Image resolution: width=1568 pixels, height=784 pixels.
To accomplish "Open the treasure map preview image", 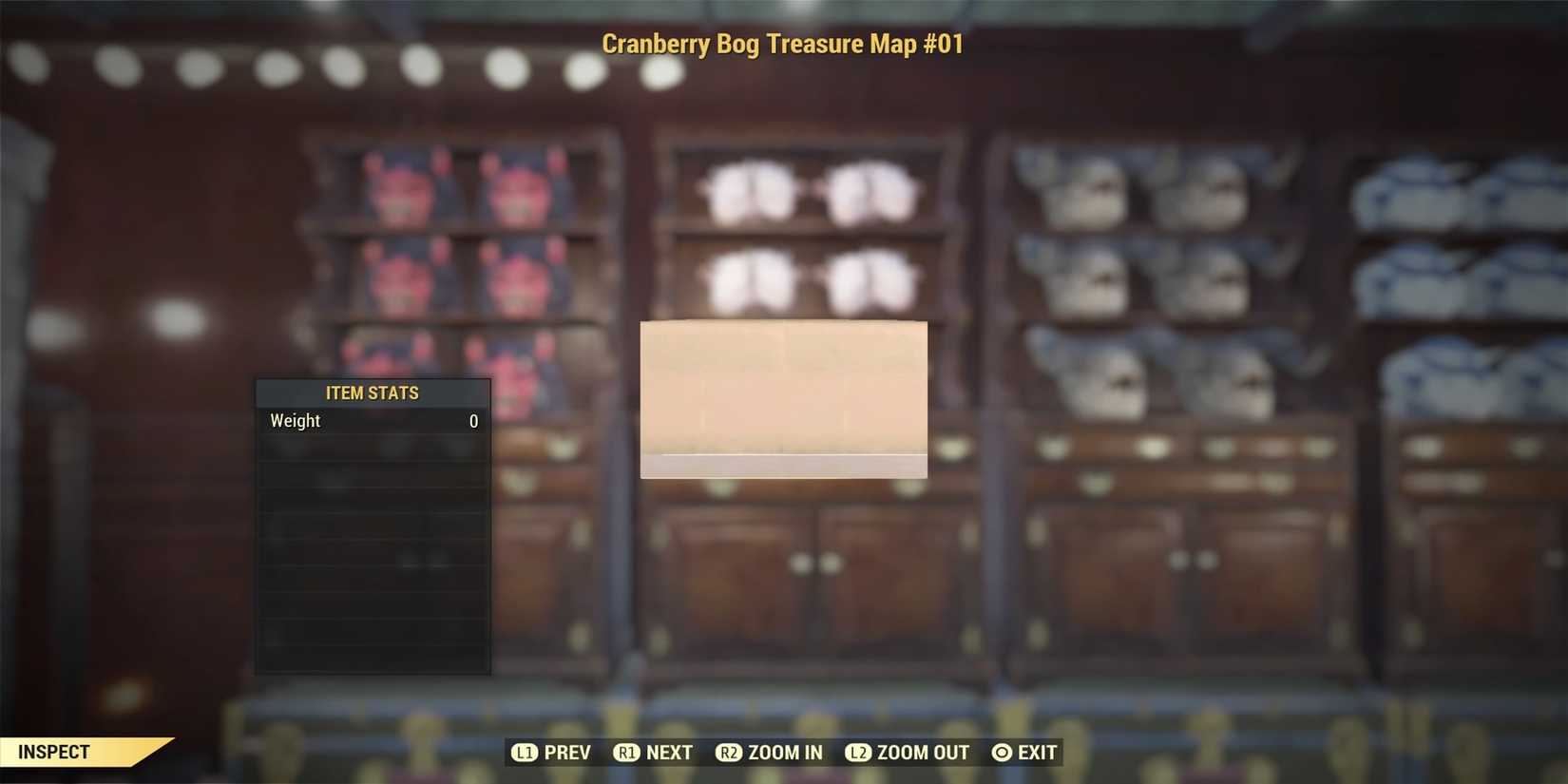I will click(784, 399).
